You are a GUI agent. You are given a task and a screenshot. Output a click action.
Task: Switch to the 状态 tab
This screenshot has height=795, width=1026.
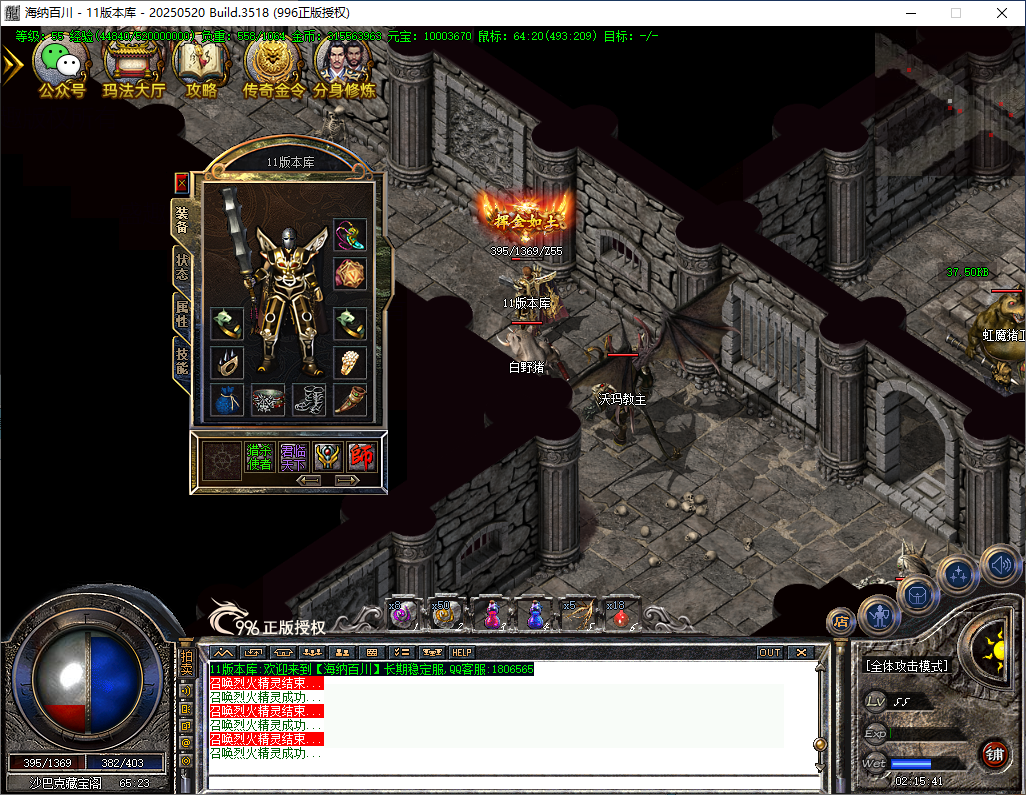point(181,266)
